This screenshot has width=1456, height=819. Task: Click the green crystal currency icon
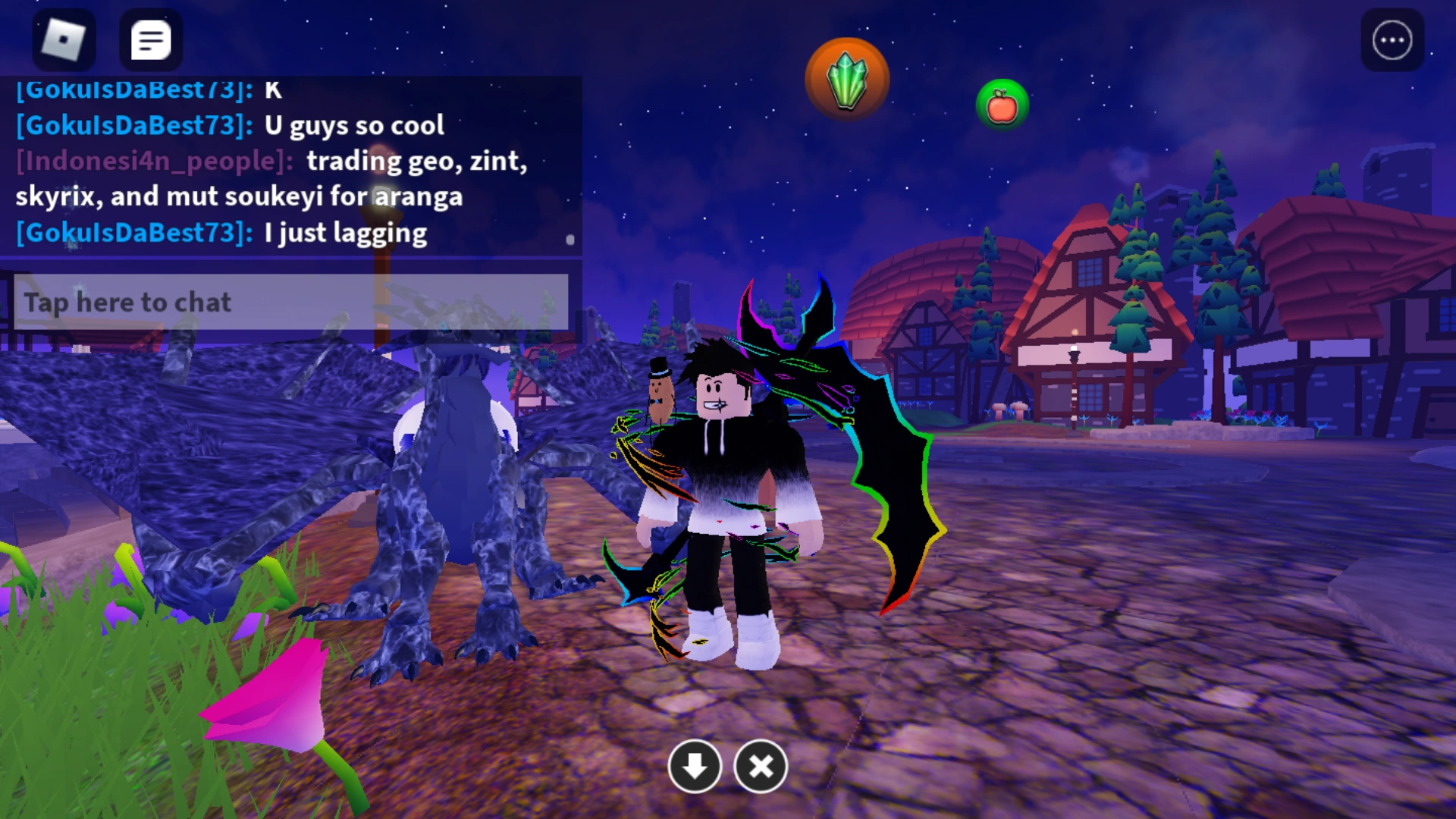(849, 78)
